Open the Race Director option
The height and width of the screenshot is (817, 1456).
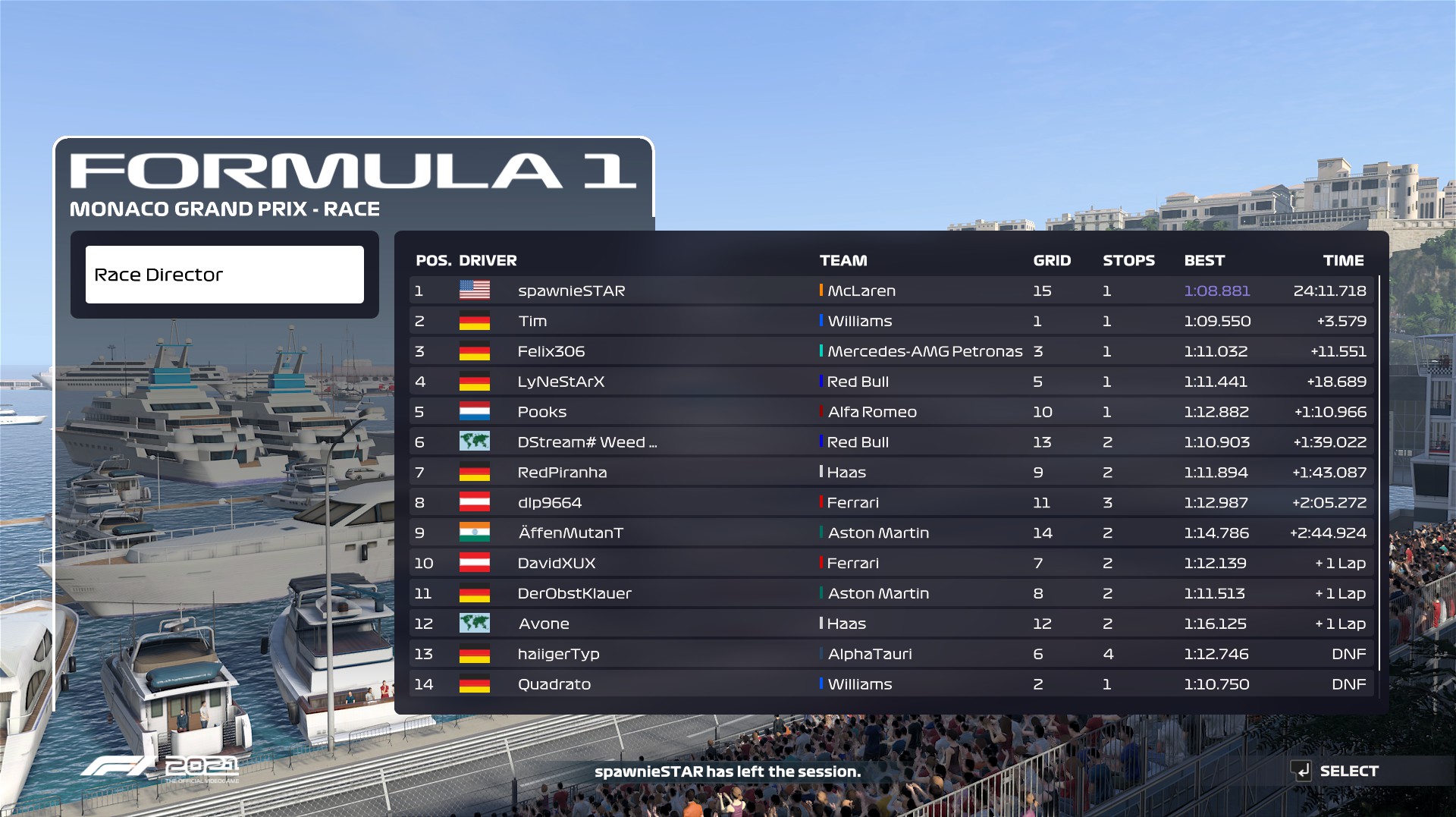click(x=224, y=275)
